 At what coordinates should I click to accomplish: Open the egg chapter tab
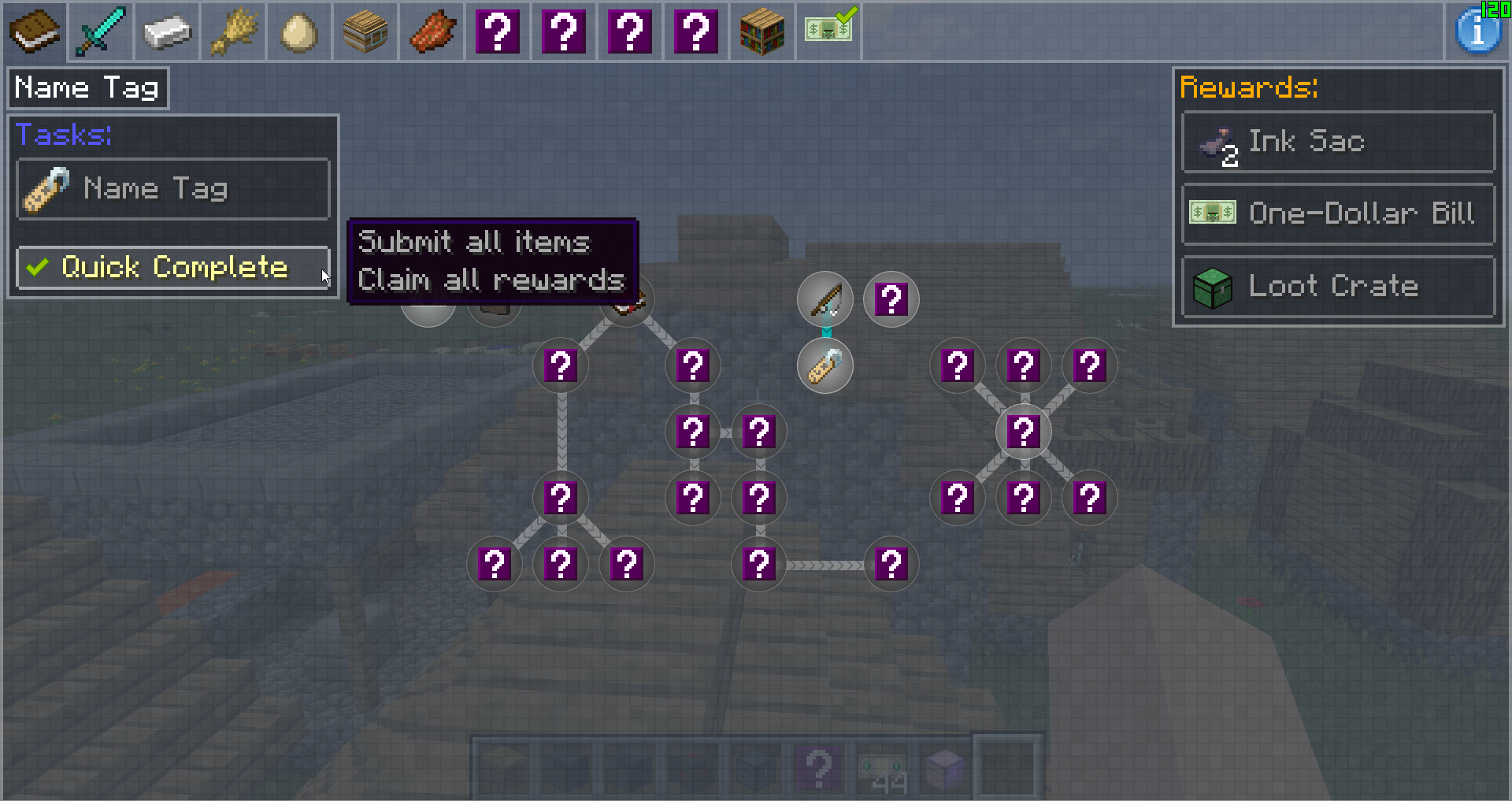click(298, 32)
